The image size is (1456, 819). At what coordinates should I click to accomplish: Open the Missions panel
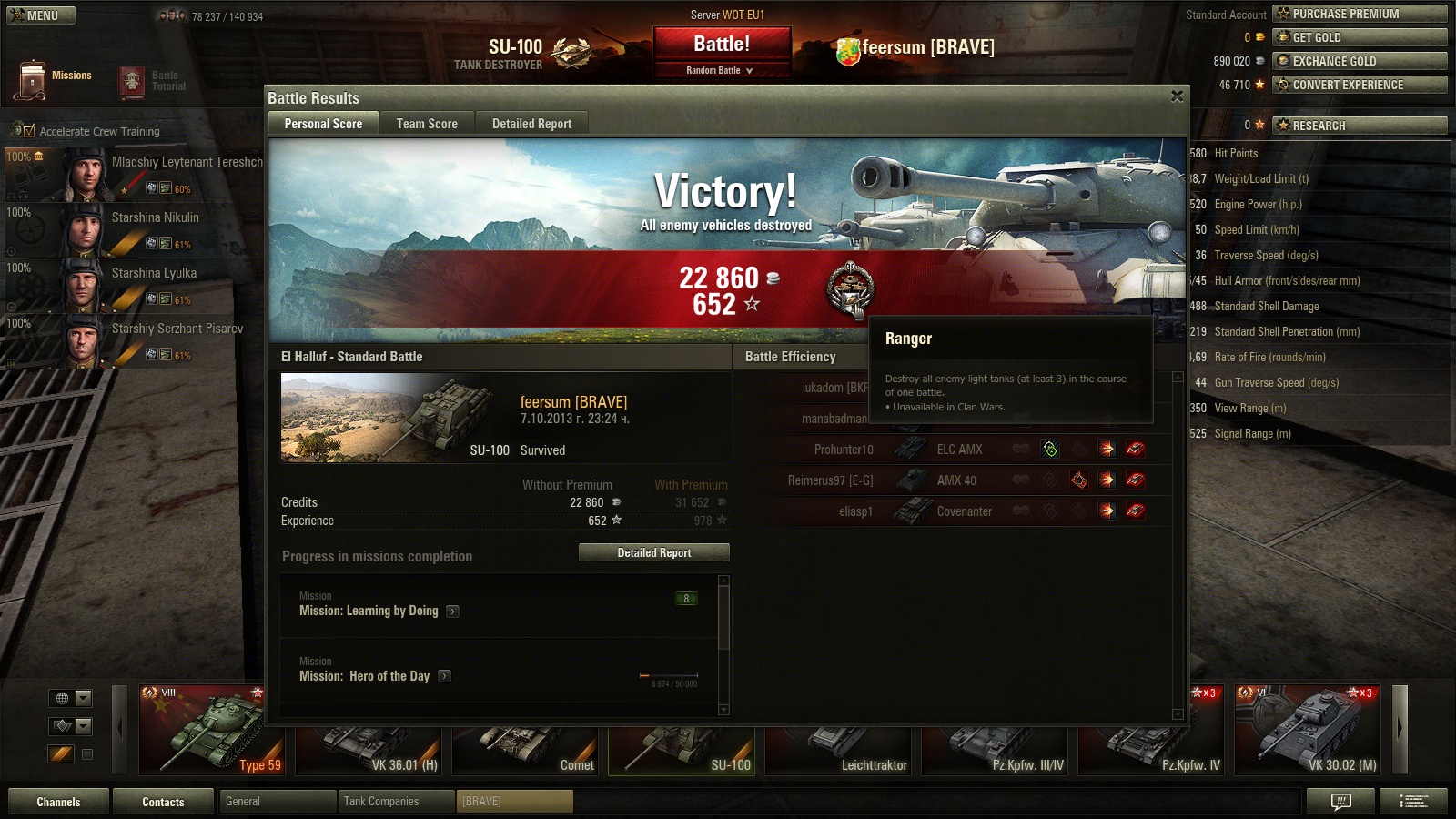pyautogui.click(x=55, y=78)
